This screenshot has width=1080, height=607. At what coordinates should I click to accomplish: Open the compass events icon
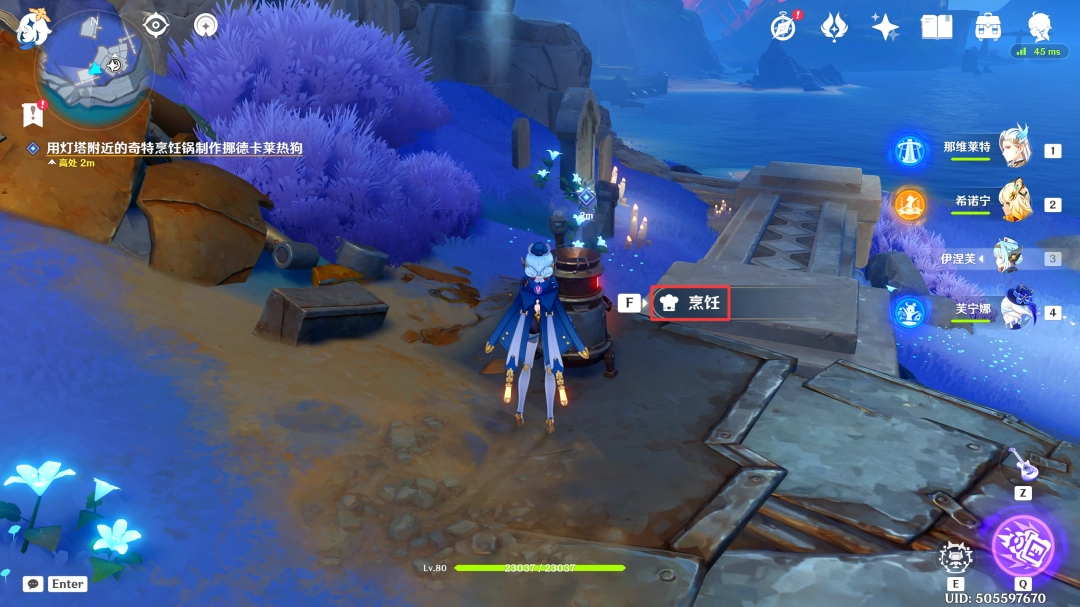pos(783,27)
